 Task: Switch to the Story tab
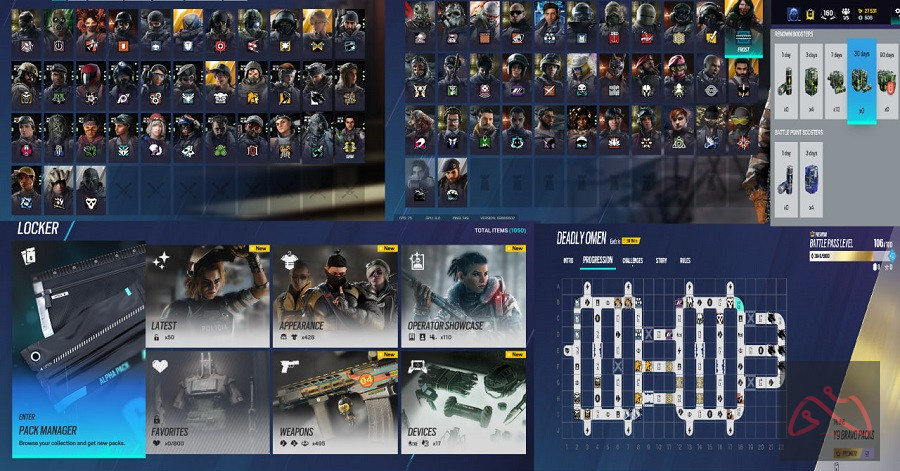(x=661, y=261)
